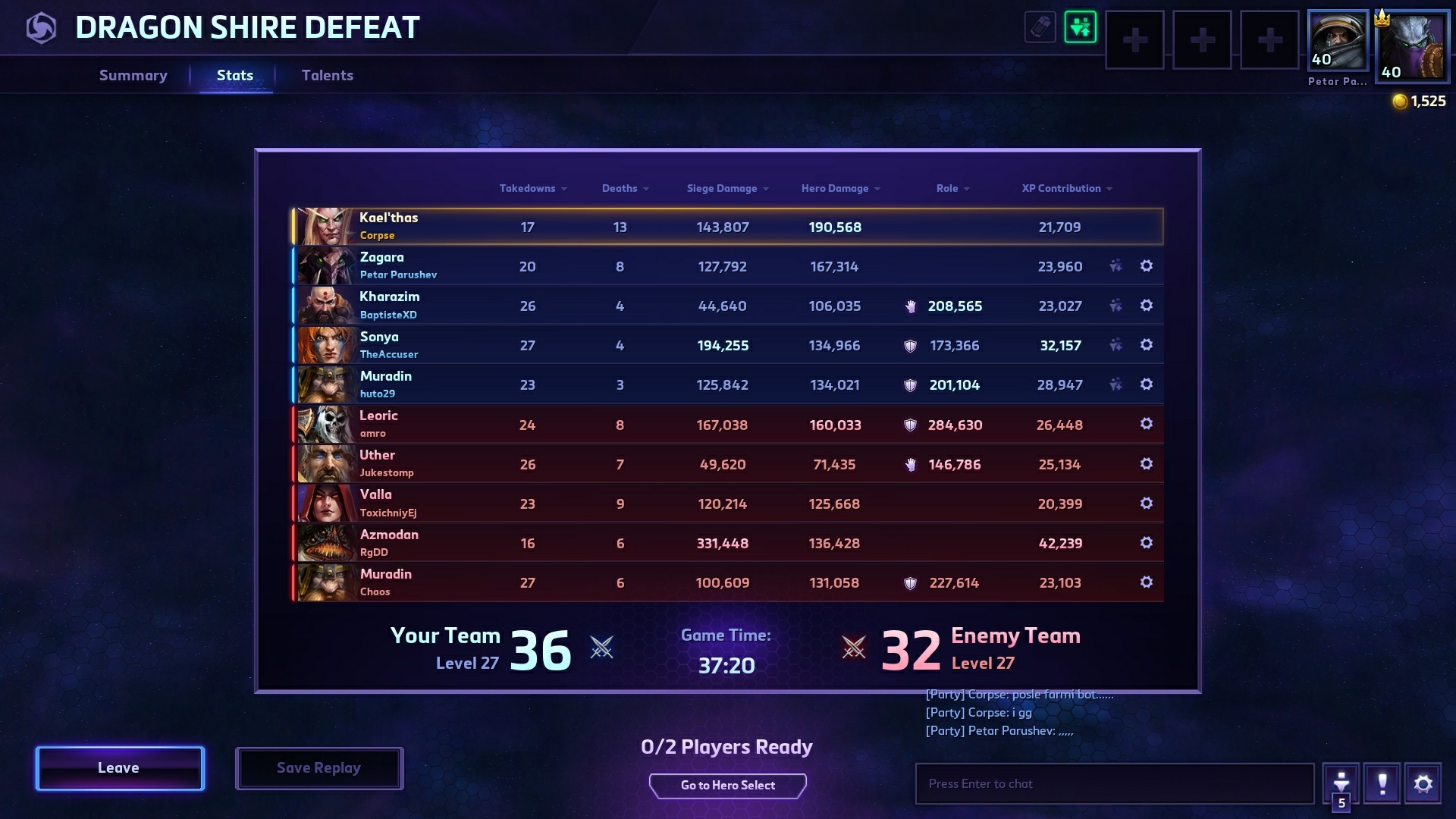
Task: Open the Talents tab
Action: coord(328,75)
